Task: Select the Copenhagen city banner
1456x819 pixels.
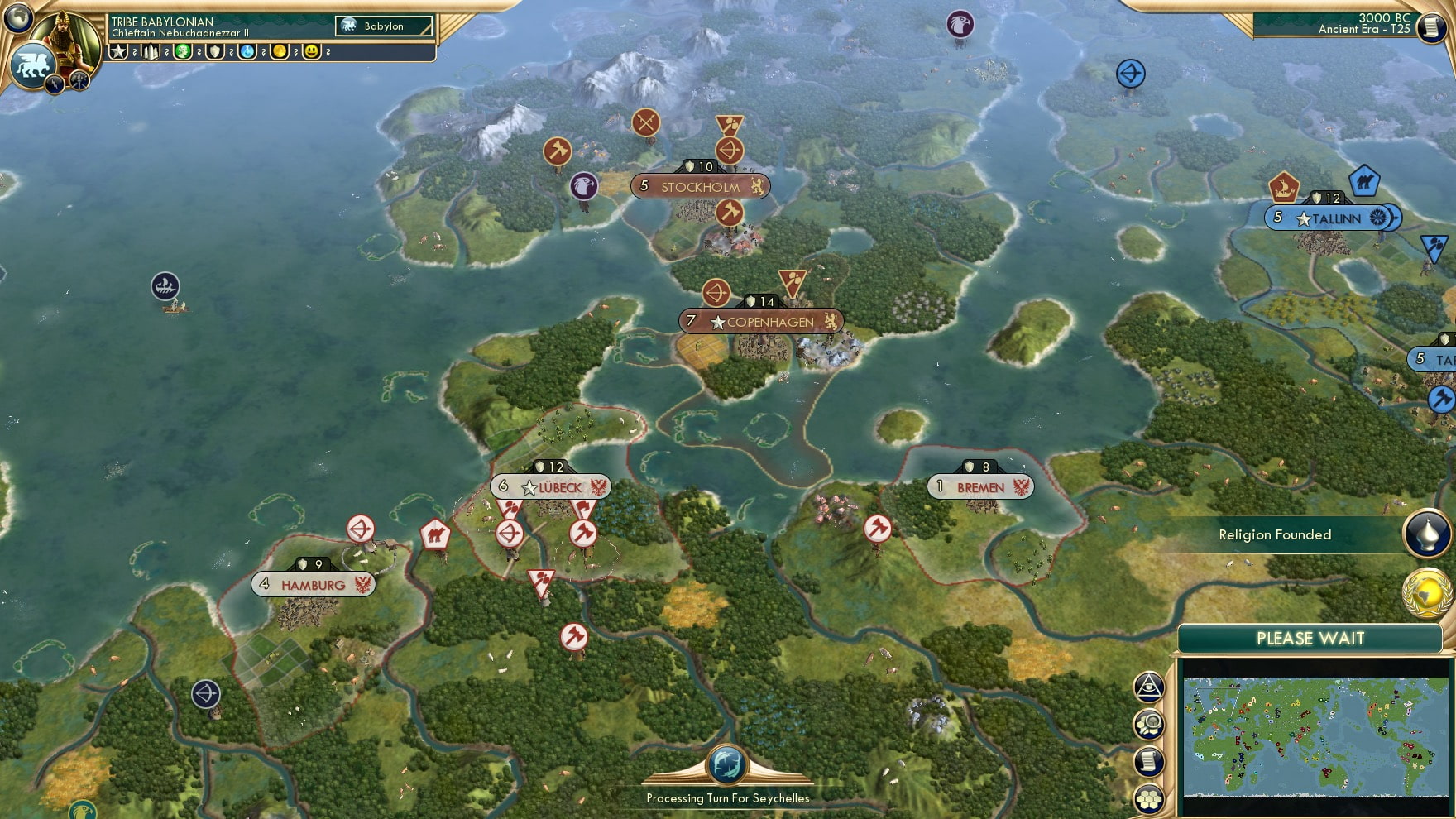Action: pyautogui.click(x=762, y=320)
